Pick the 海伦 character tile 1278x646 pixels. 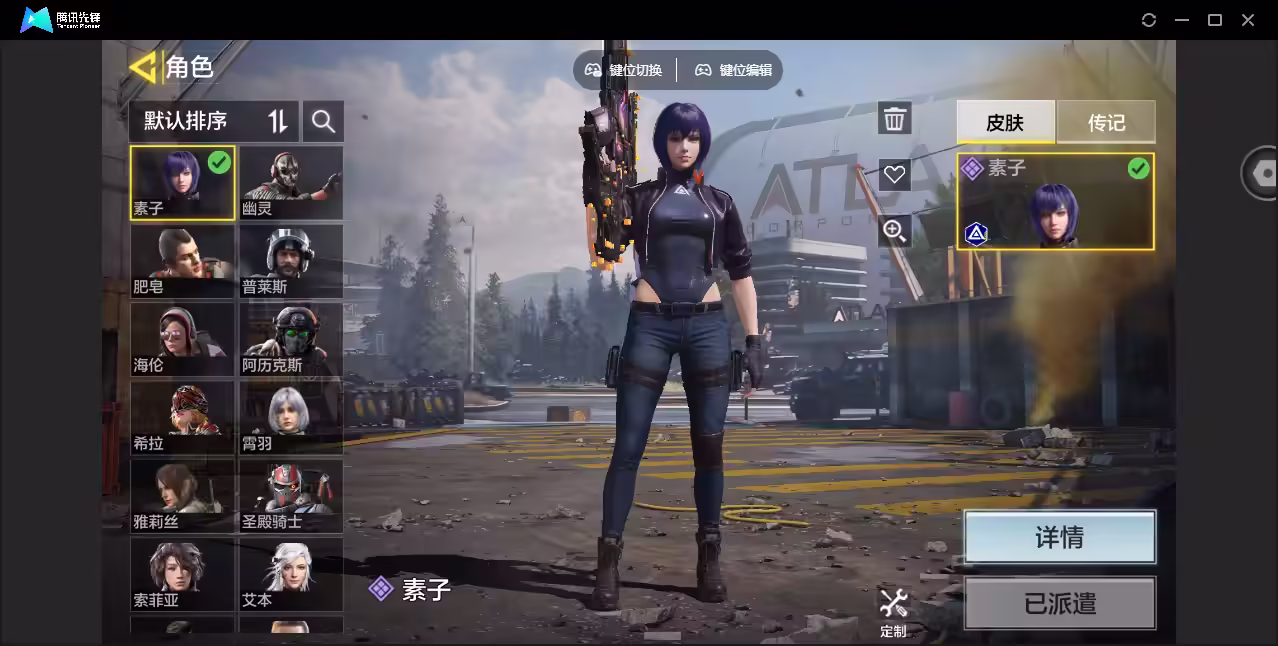pyautogui.click(x=182, y=339)
